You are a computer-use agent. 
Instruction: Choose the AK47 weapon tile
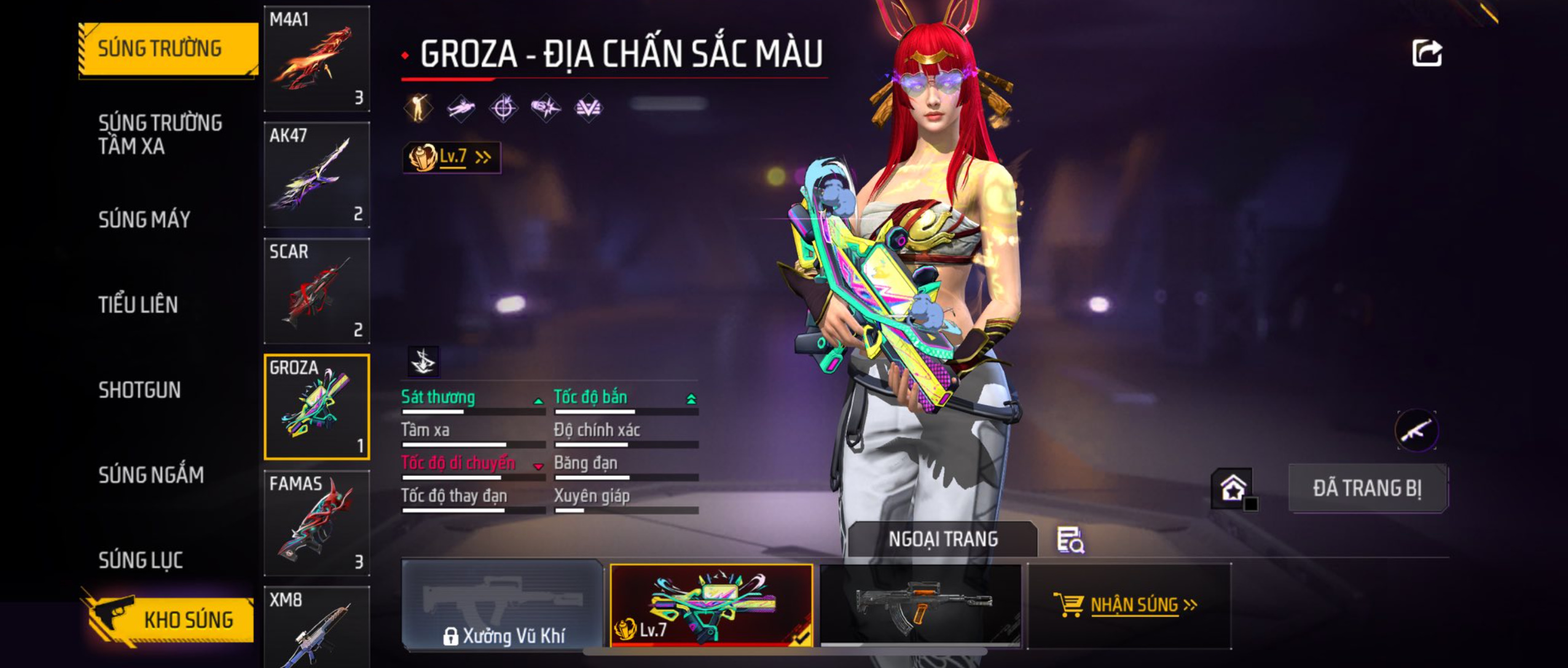(316, 175)
